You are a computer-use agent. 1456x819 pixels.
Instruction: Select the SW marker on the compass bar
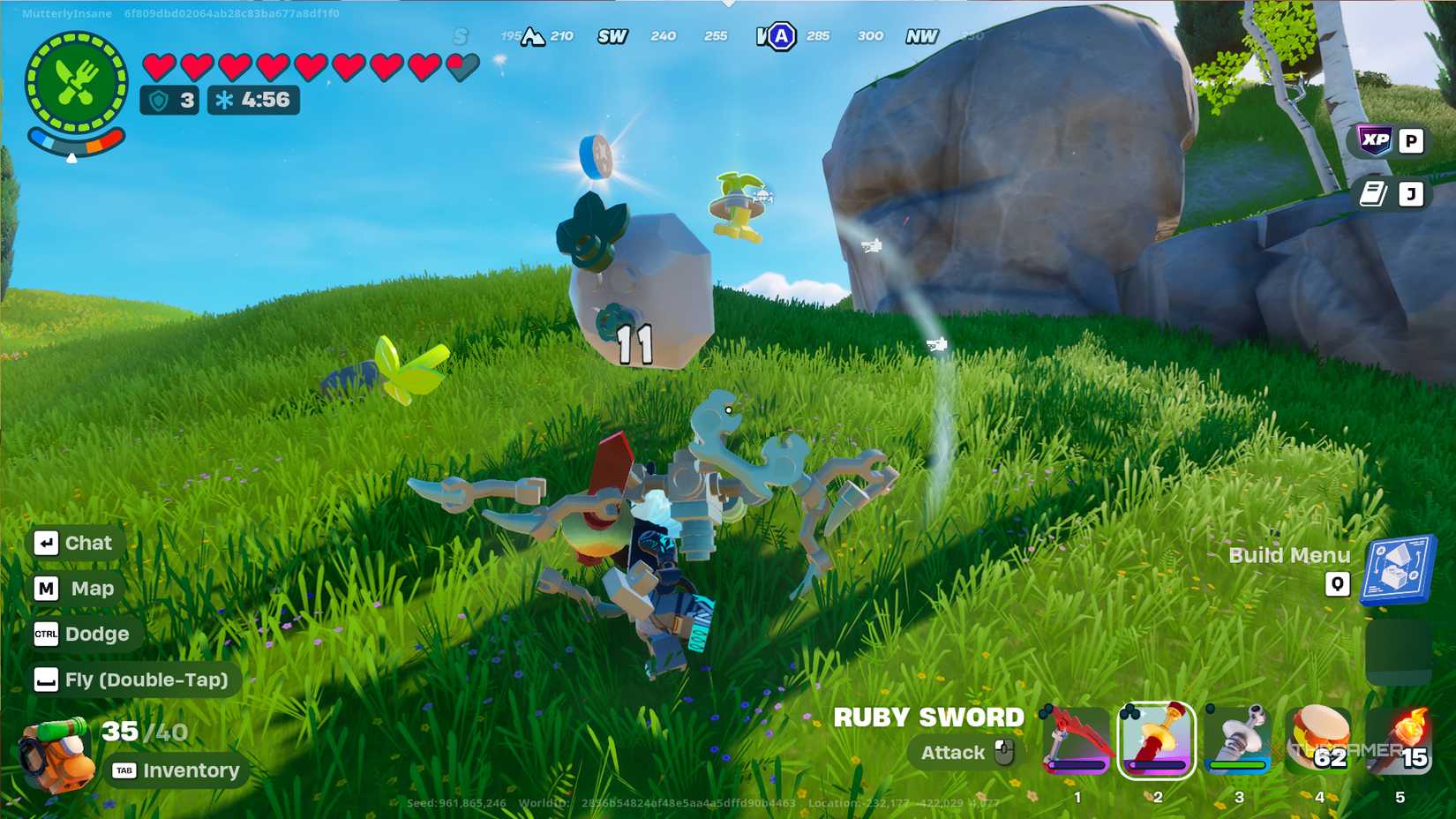(x=612, y=36)
